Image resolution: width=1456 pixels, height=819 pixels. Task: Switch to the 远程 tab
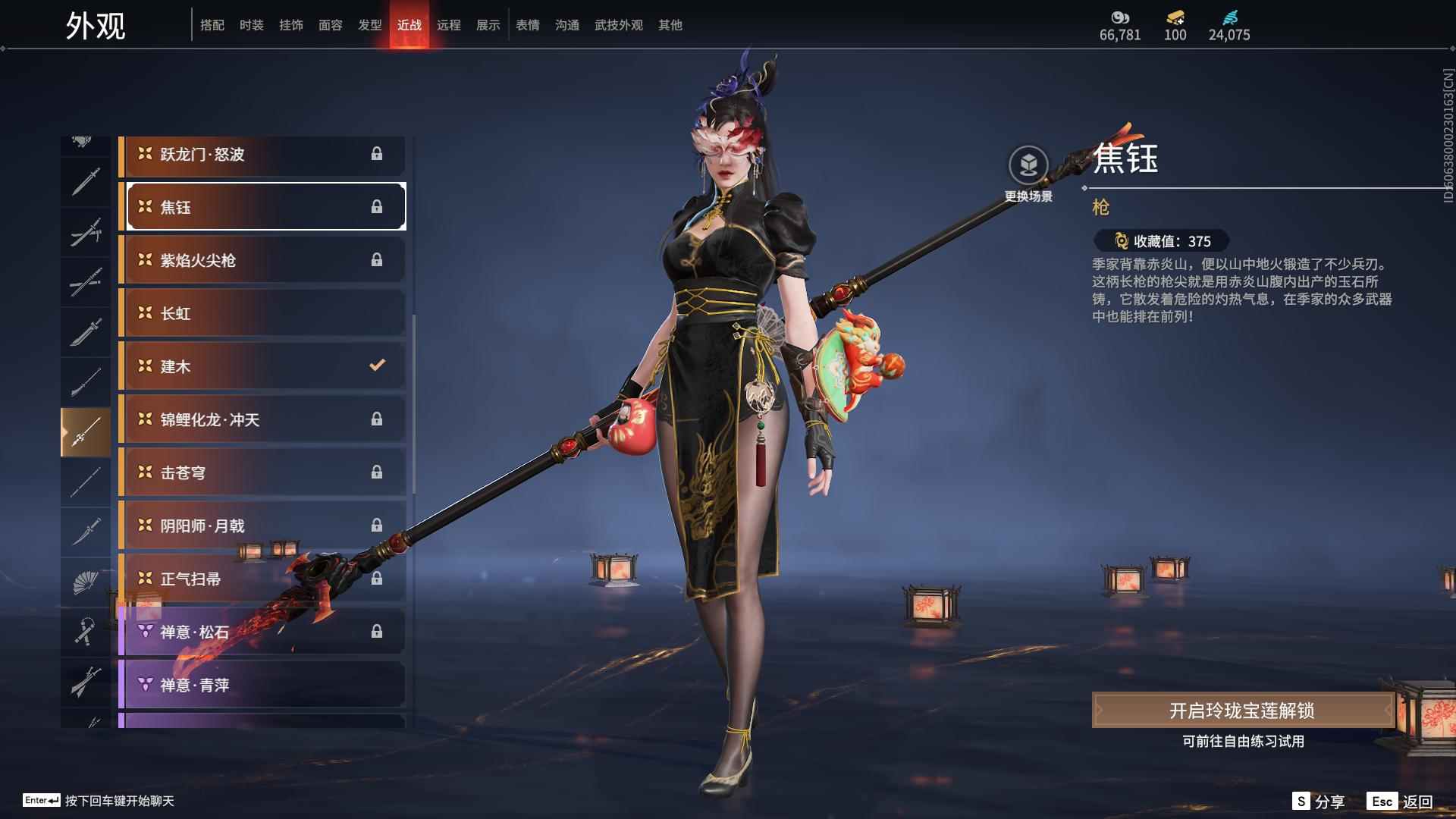click(x=450, y=24)
